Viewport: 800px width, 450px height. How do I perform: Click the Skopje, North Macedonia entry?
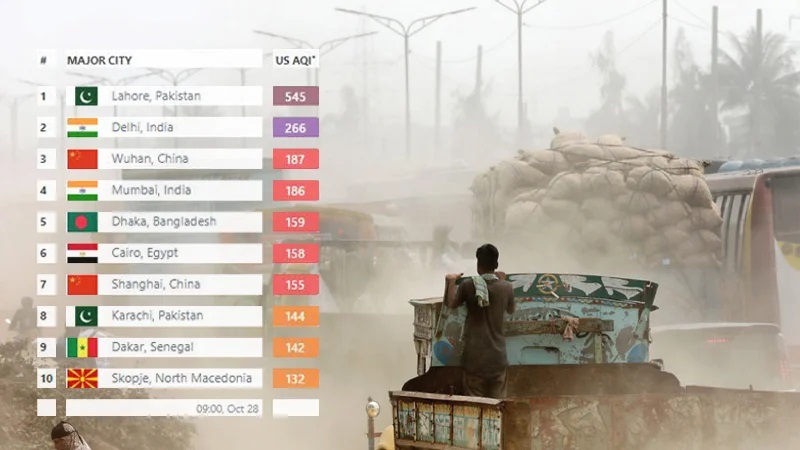[x=181, y=378]
